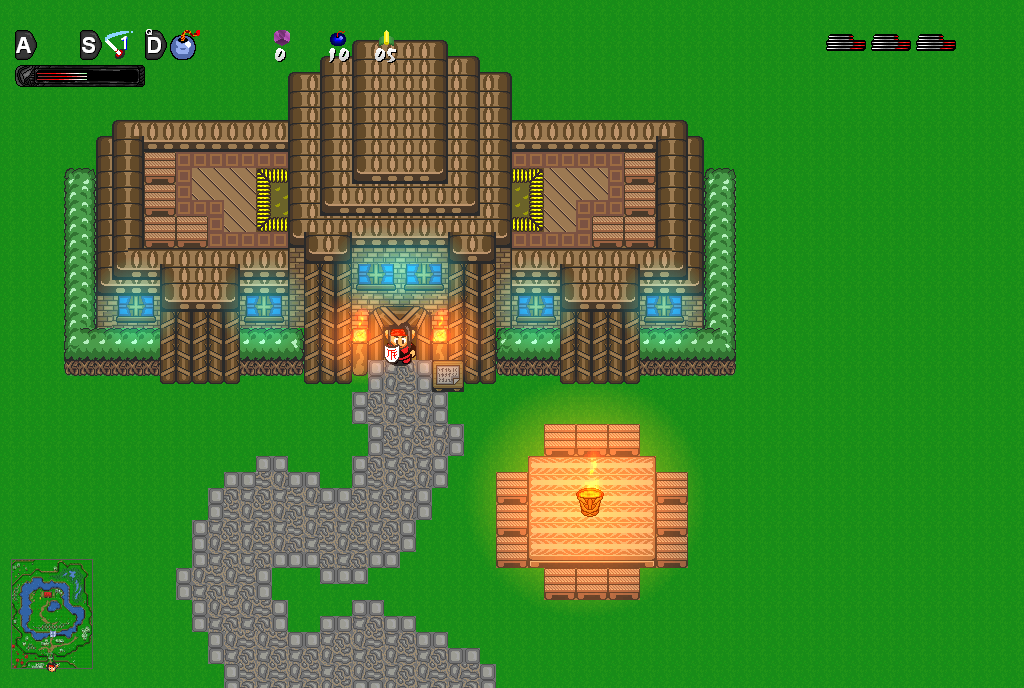Select the blue bomb item in the D slot
Viewport: 1024px width, 688px height.
(184, 45)
